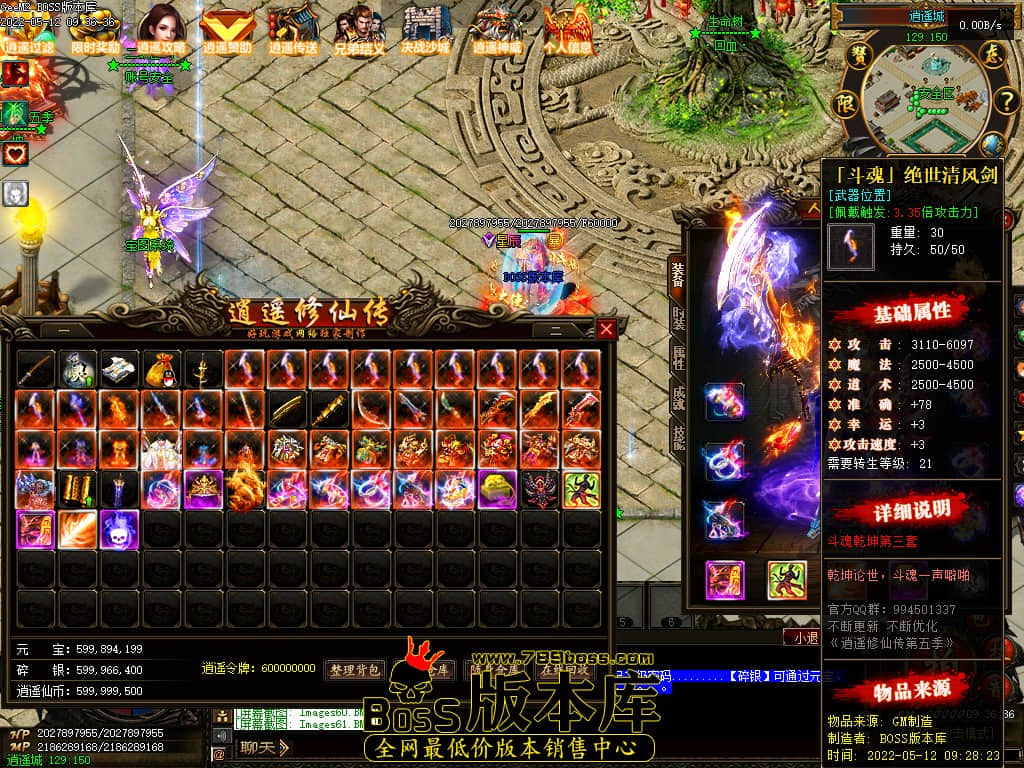Select the white scroll item in bag

[119, 369]
